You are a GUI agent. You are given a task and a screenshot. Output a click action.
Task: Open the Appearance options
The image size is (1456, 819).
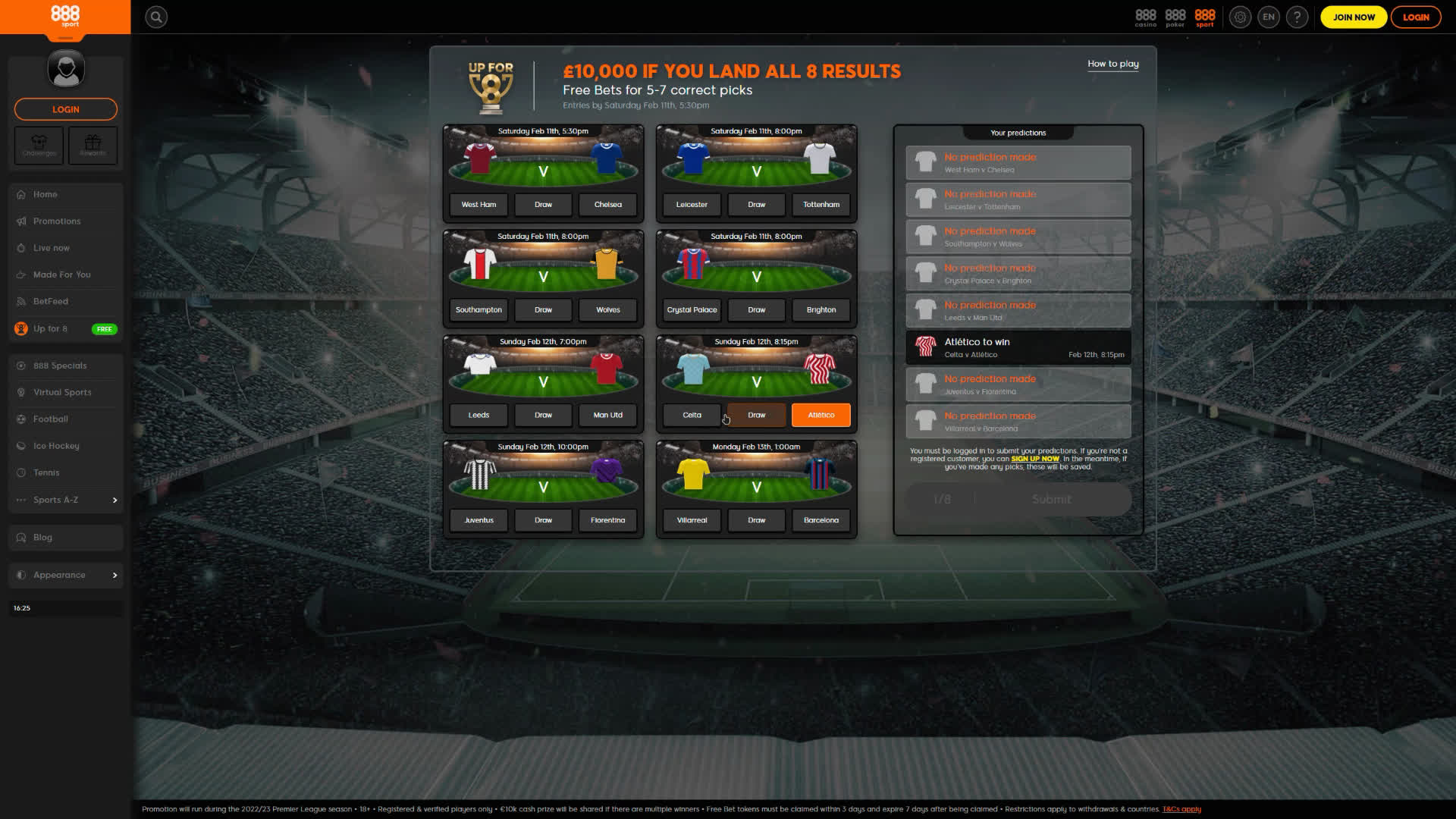pos(66,576)
